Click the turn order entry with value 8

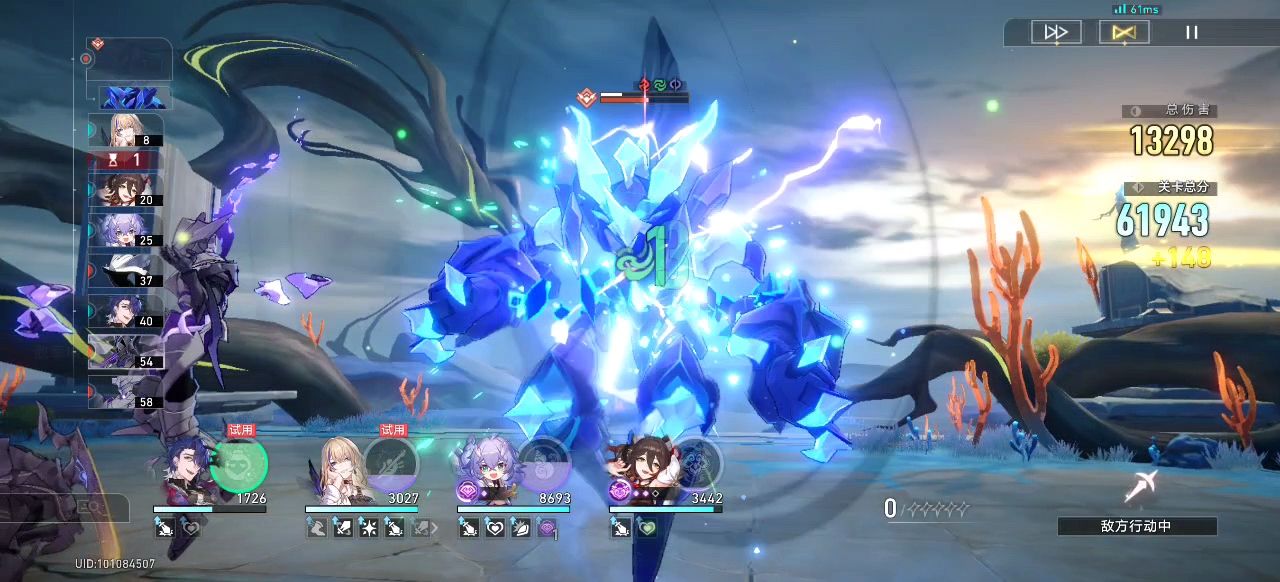point(126,130)
